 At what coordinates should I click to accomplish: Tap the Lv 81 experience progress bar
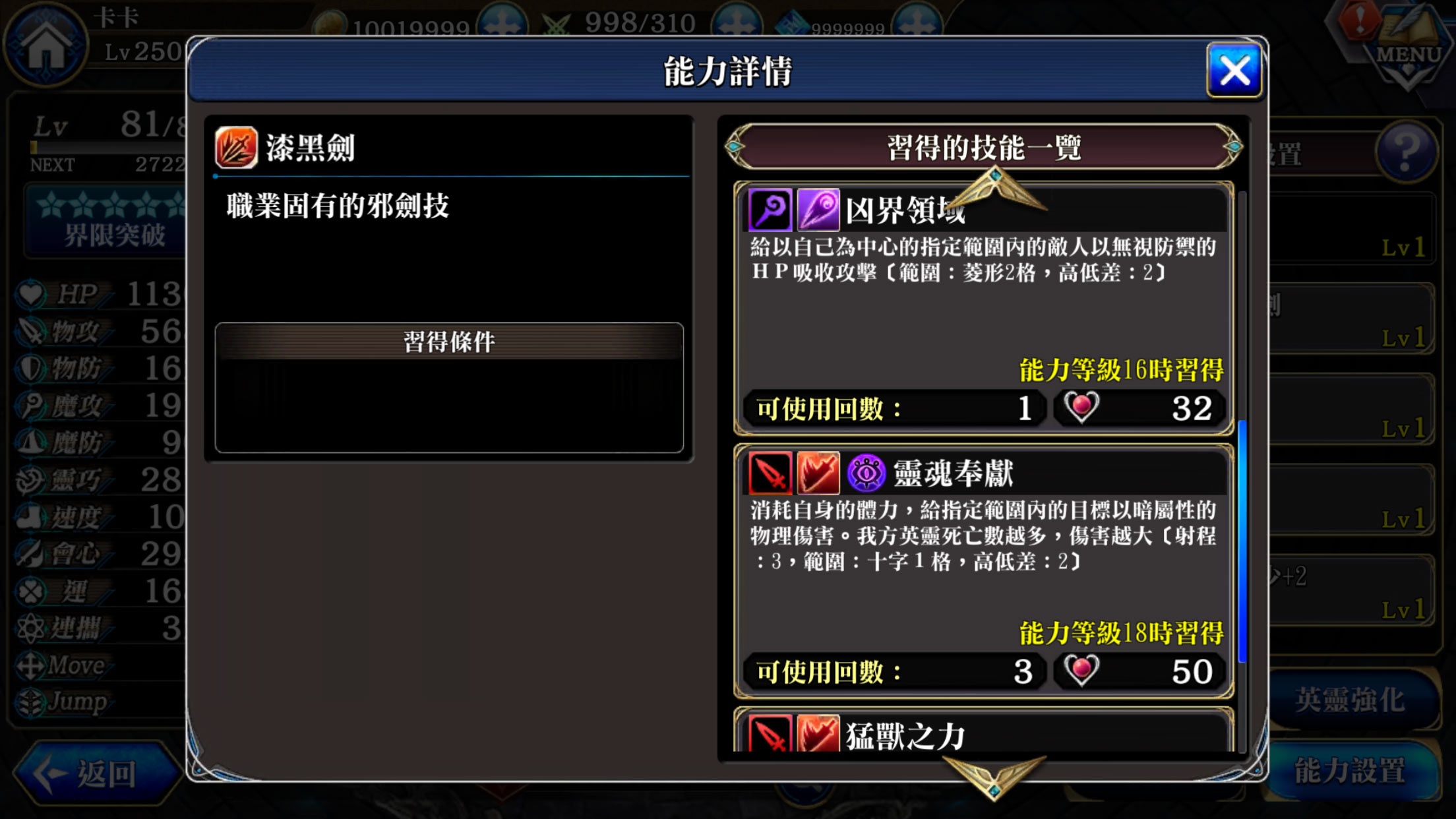point(106,148)
